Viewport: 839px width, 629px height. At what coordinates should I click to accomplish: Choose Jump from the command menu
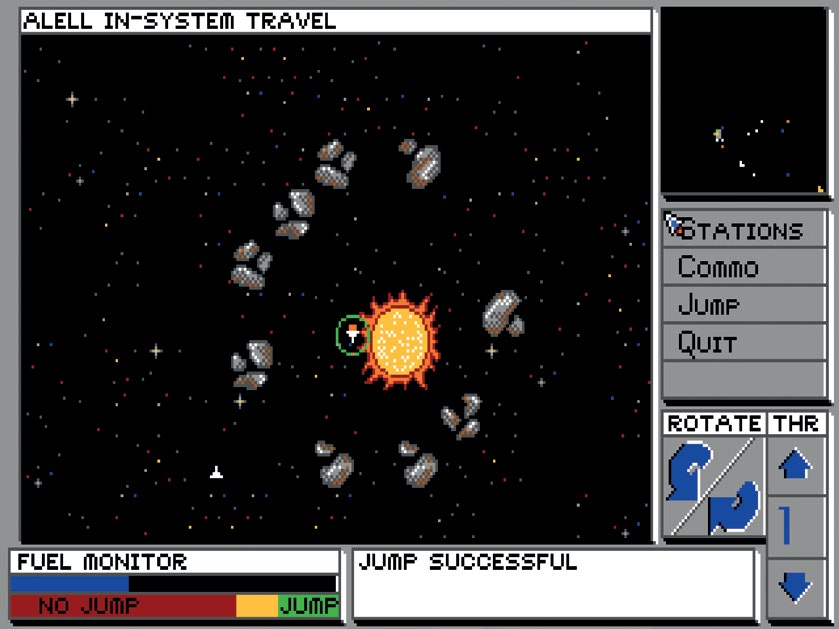point(743,305)
